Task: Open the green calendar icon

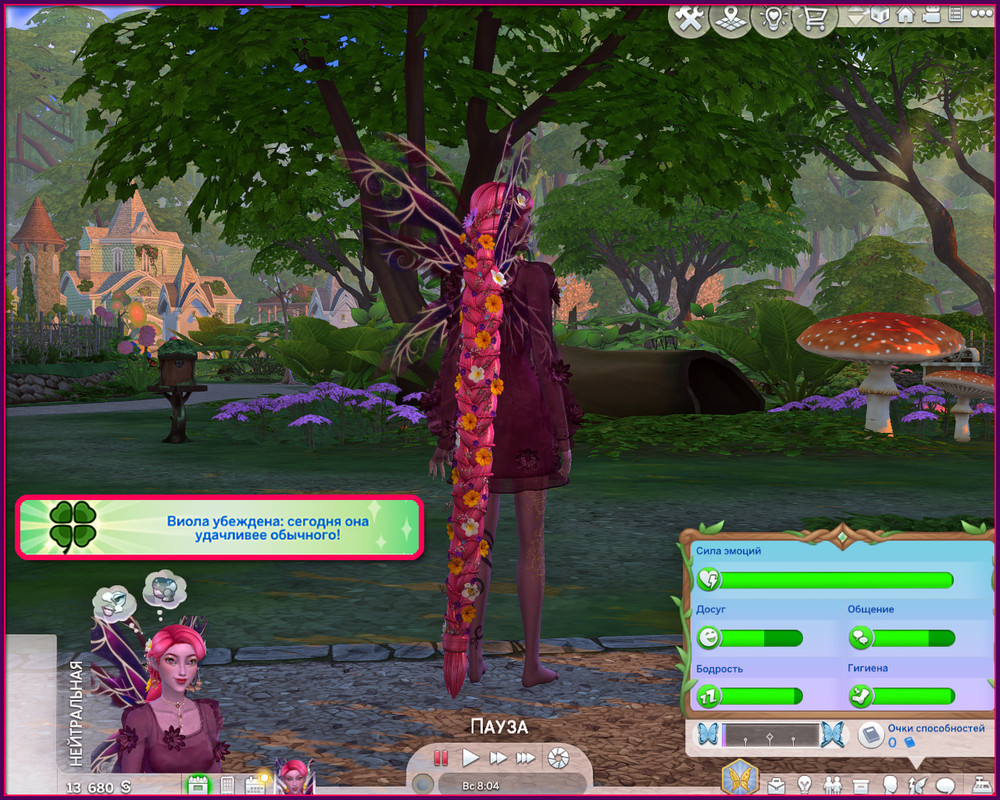Action: coord(197,785)
